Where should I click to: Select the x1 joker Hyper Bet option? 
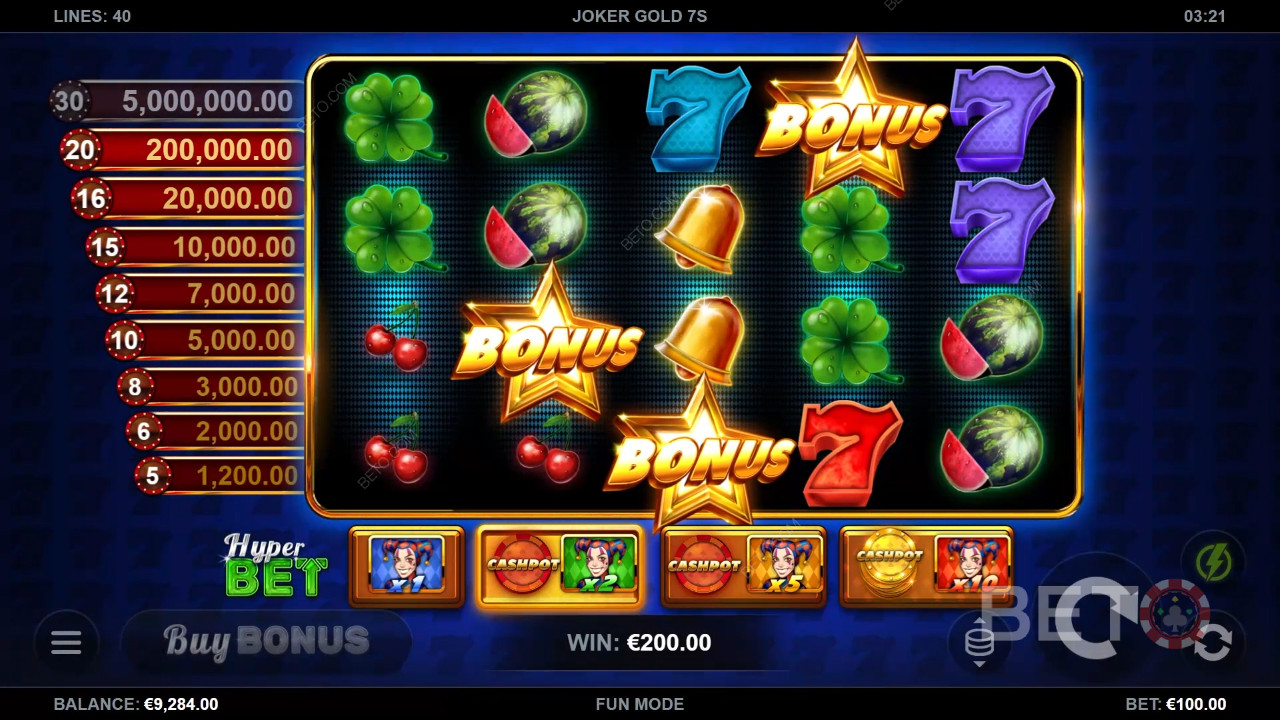click(406, 566)
